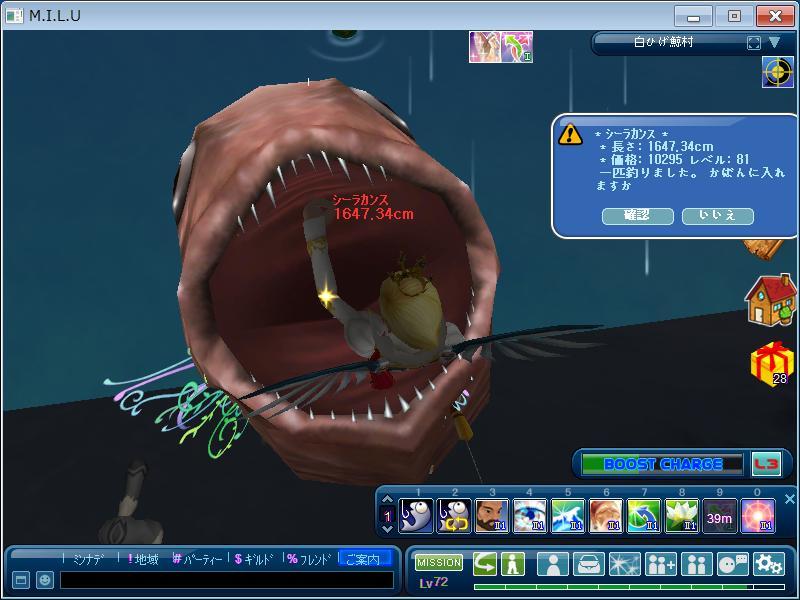The width and height of the screenshot is (800, 600).
Task: Open the gear settings menu
Action: click(x=768, y=564)
